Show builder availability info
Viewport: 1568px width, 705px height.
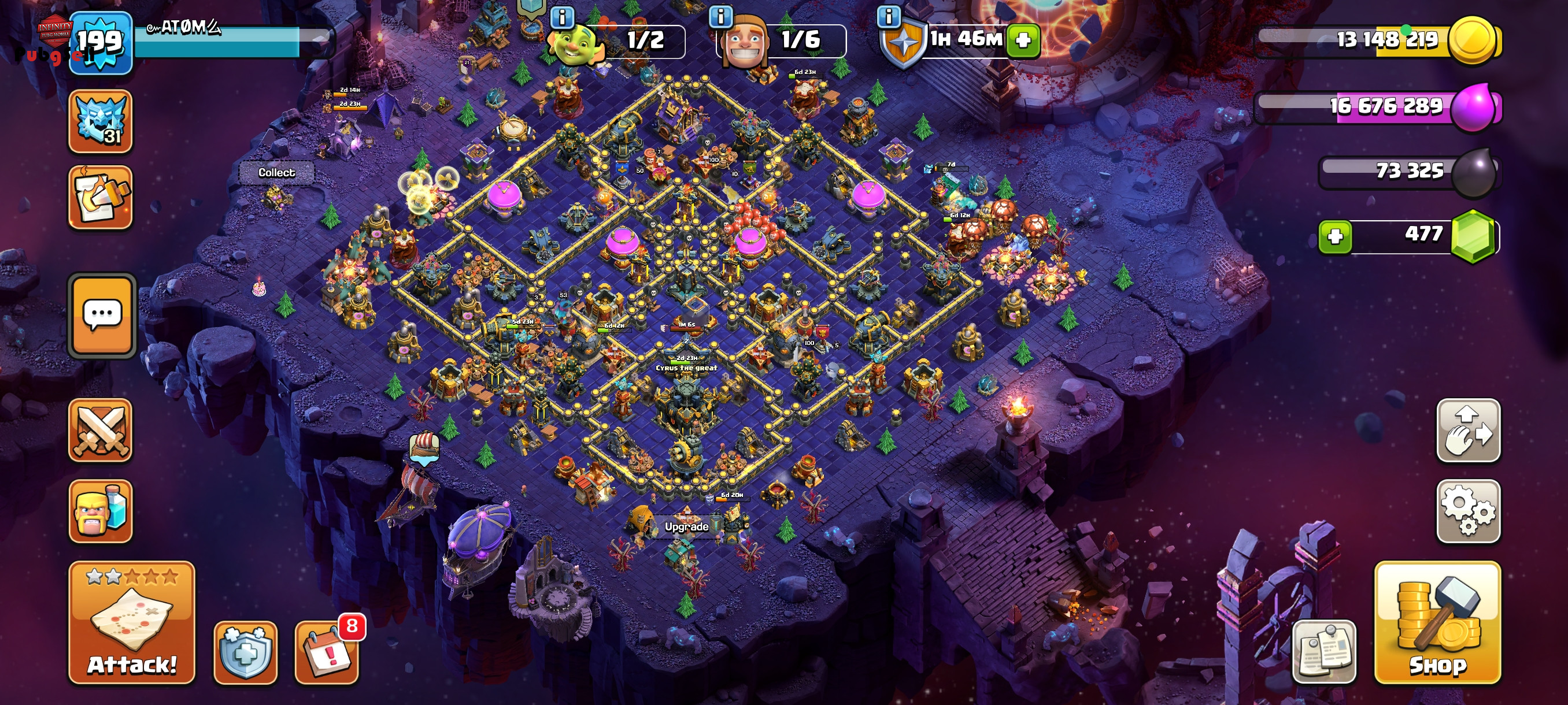point(721,16)
